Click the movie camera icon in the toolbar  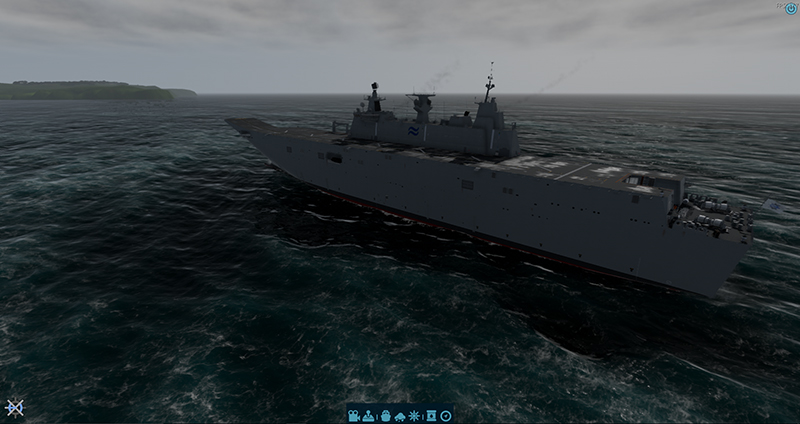354,415
